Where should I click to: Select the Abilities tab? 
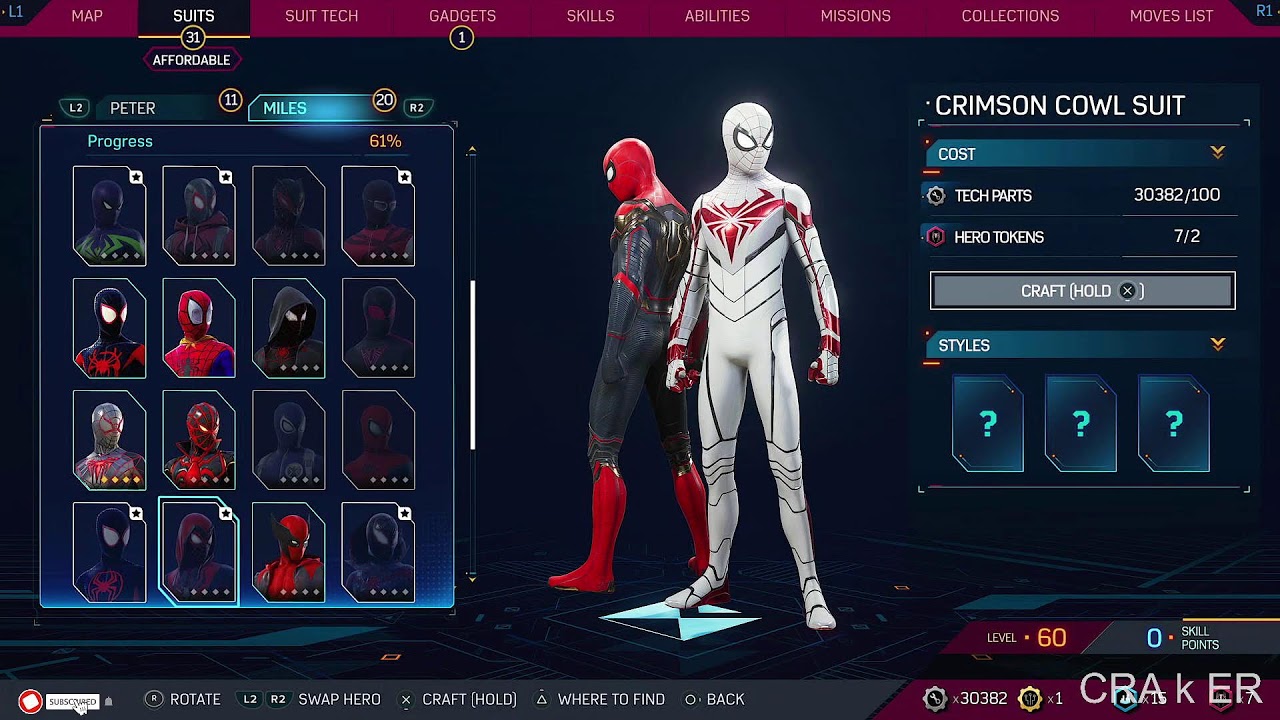pos(717,16)
